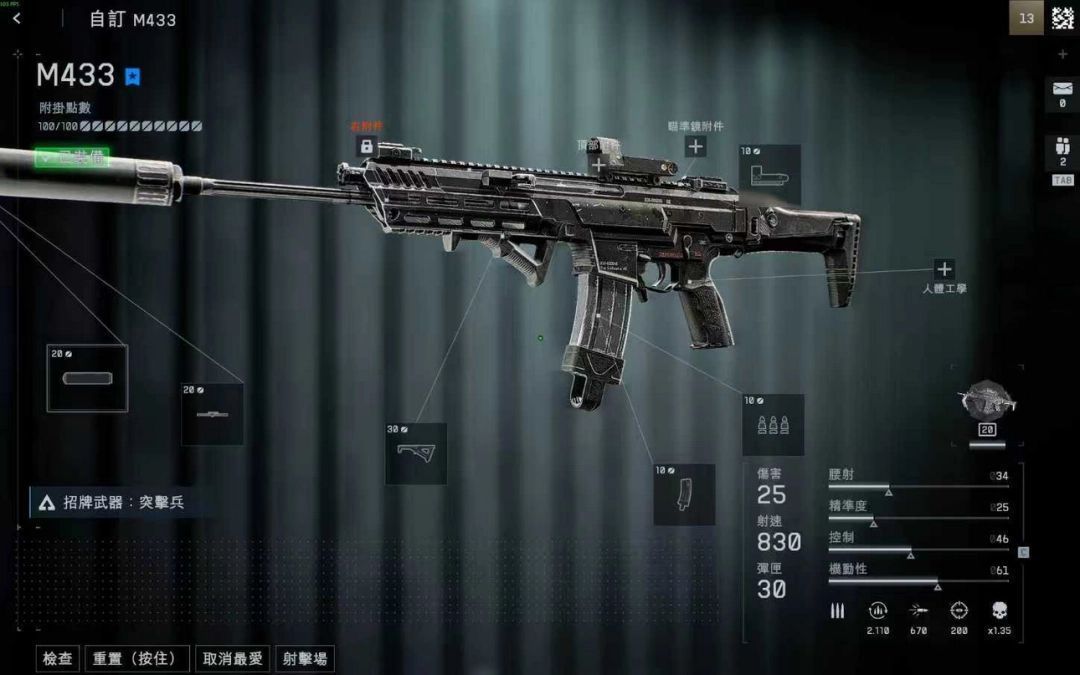This screenshot has height=675, width=1080.
Task: Go back using the top-left arrow
Action: point(16,18)
